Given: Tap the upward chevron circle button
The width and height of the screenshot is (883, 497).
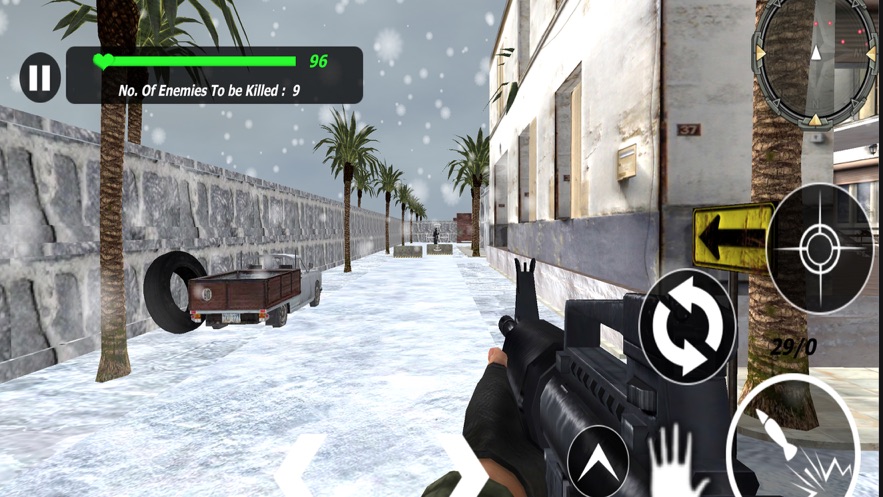Looking at the screenshot, I should 597,461.
